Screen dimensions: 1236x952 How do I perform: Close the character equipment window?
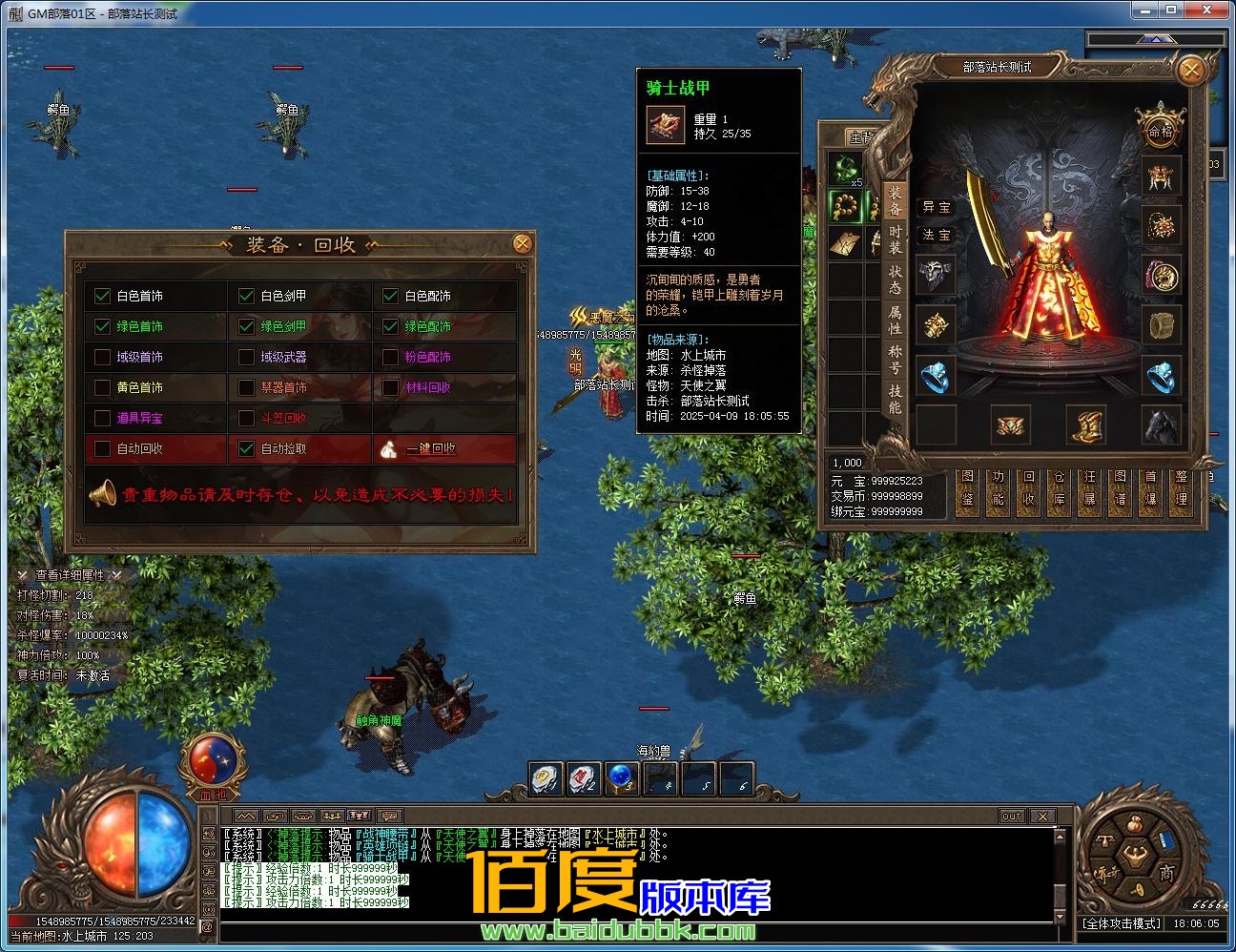click(1190, 71)
